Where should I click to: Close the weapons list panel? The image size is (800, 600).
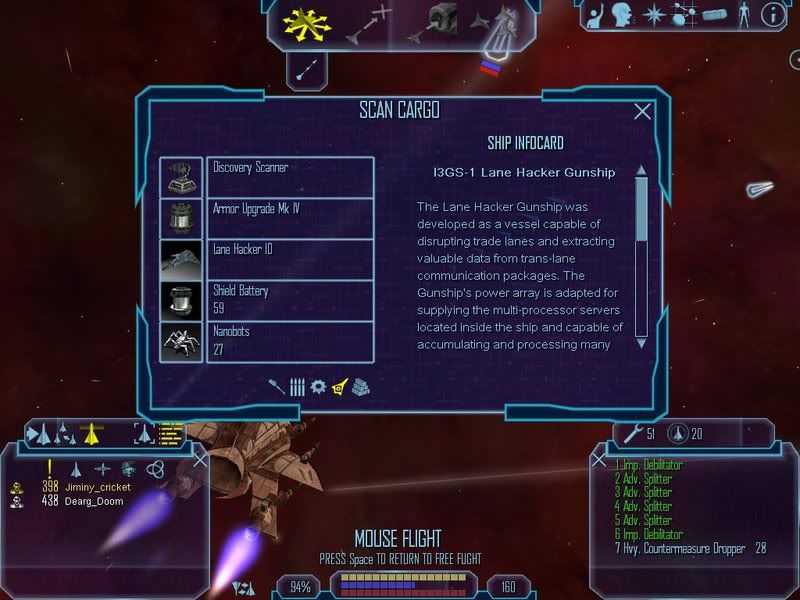pyautogui.click(x=599, y=460)
